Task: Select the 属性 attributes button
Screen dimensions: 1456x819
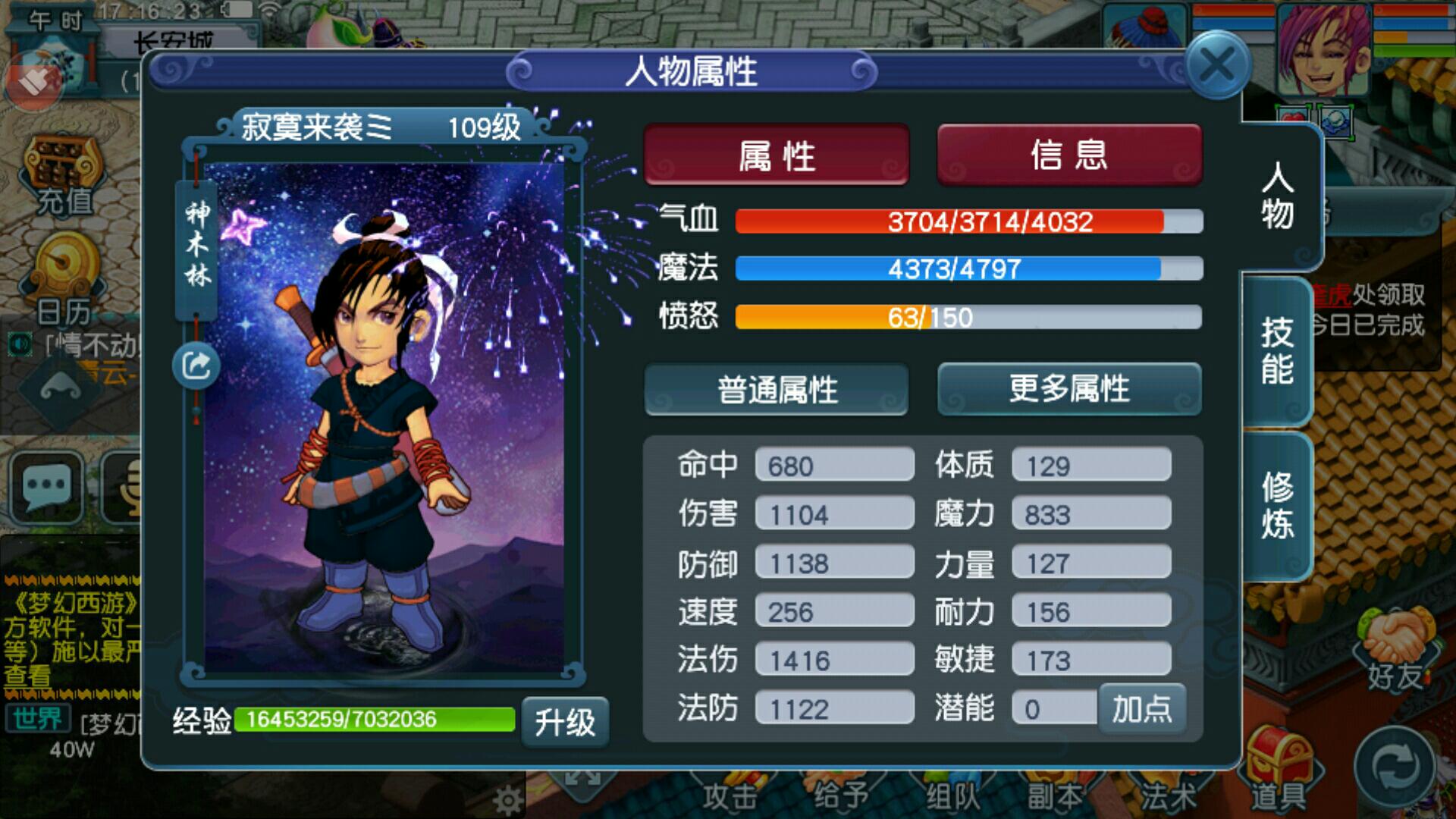Action: 776,155
